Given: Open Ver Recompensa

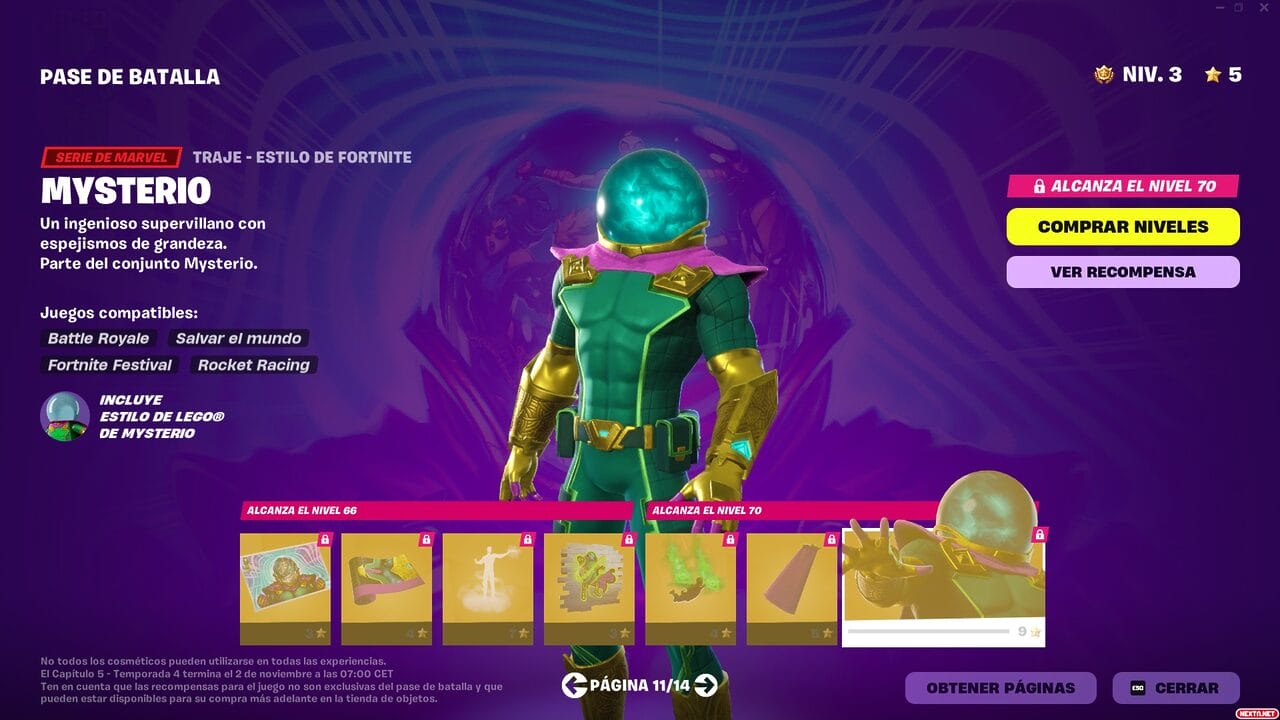Looking at the screenshot, I should pos(1121,271).
